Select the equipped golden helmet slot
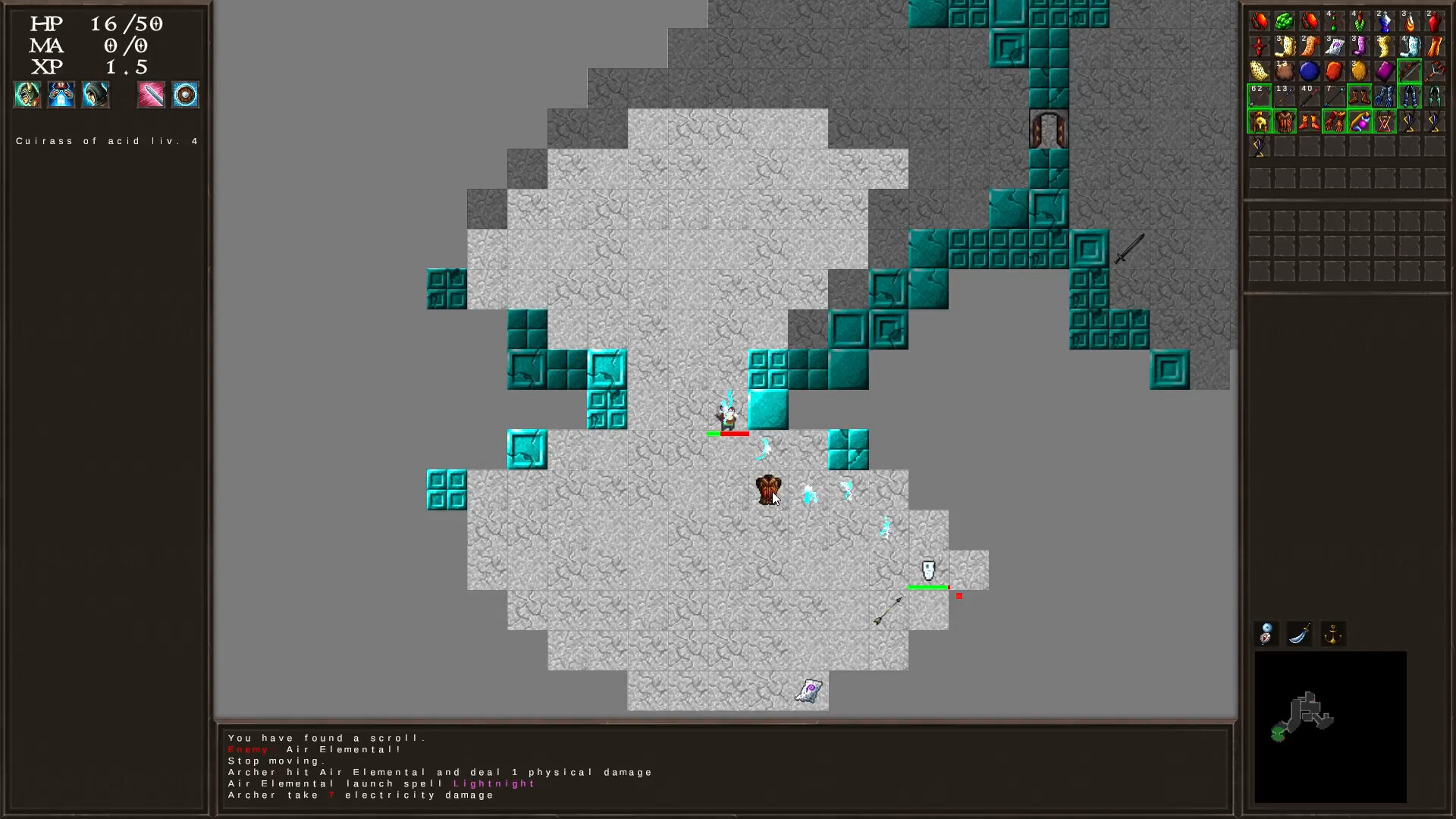 (x=1259, y=122)
